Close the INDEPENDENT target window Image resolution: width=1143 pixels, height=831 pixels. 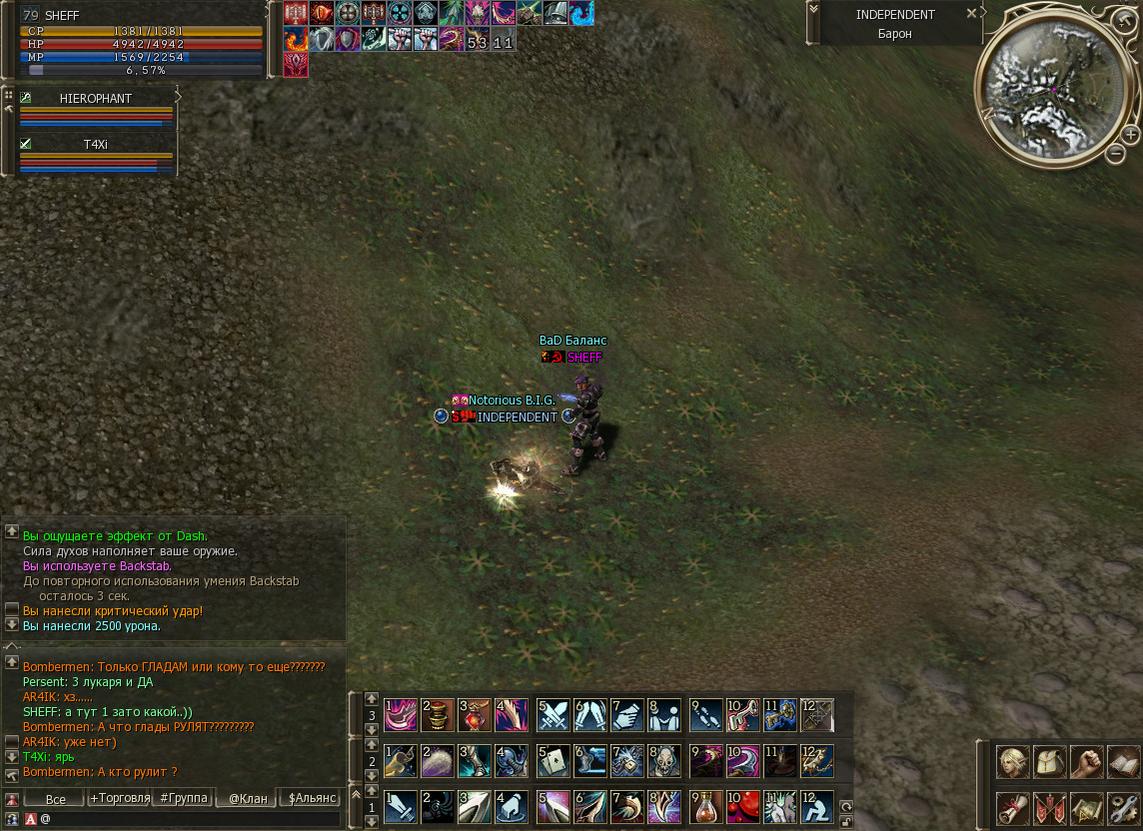coord(971,14)
